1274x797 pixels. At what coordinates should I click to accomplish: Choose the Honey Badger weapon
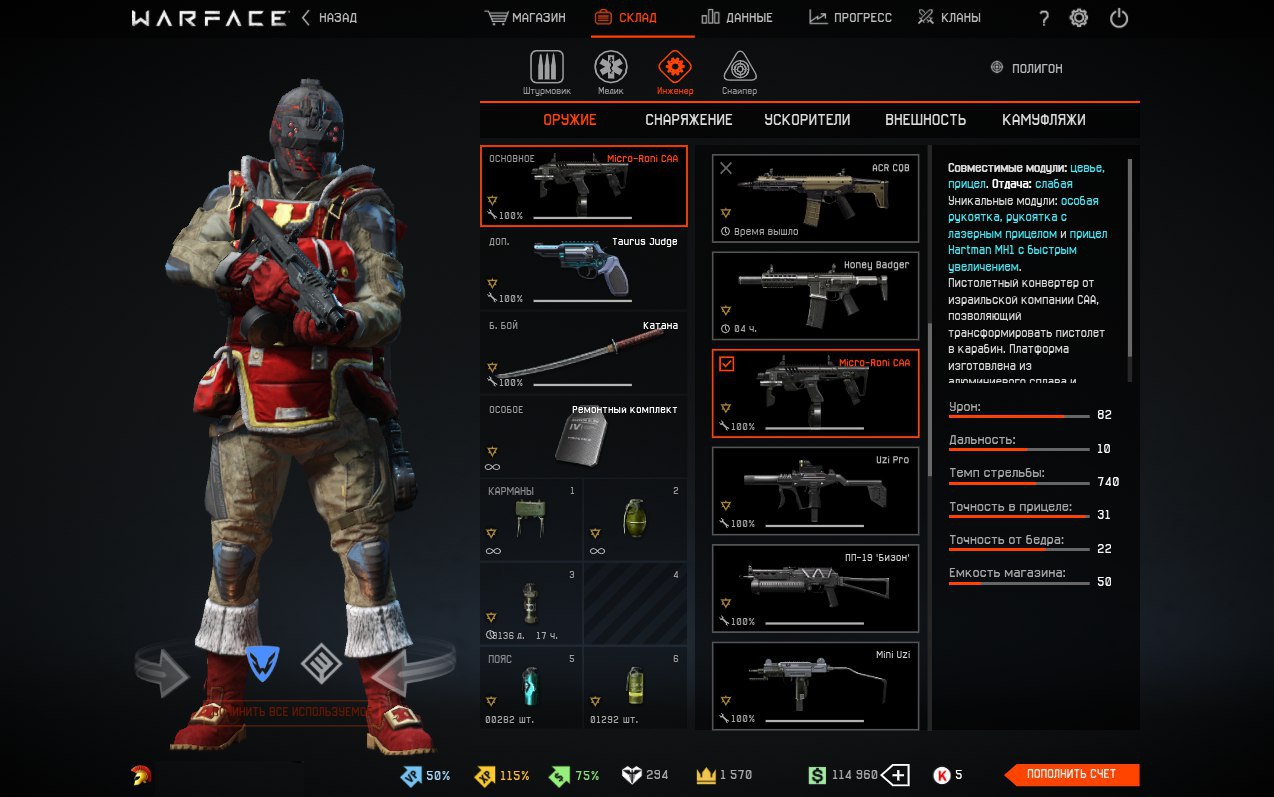click(x=815, y=296)
